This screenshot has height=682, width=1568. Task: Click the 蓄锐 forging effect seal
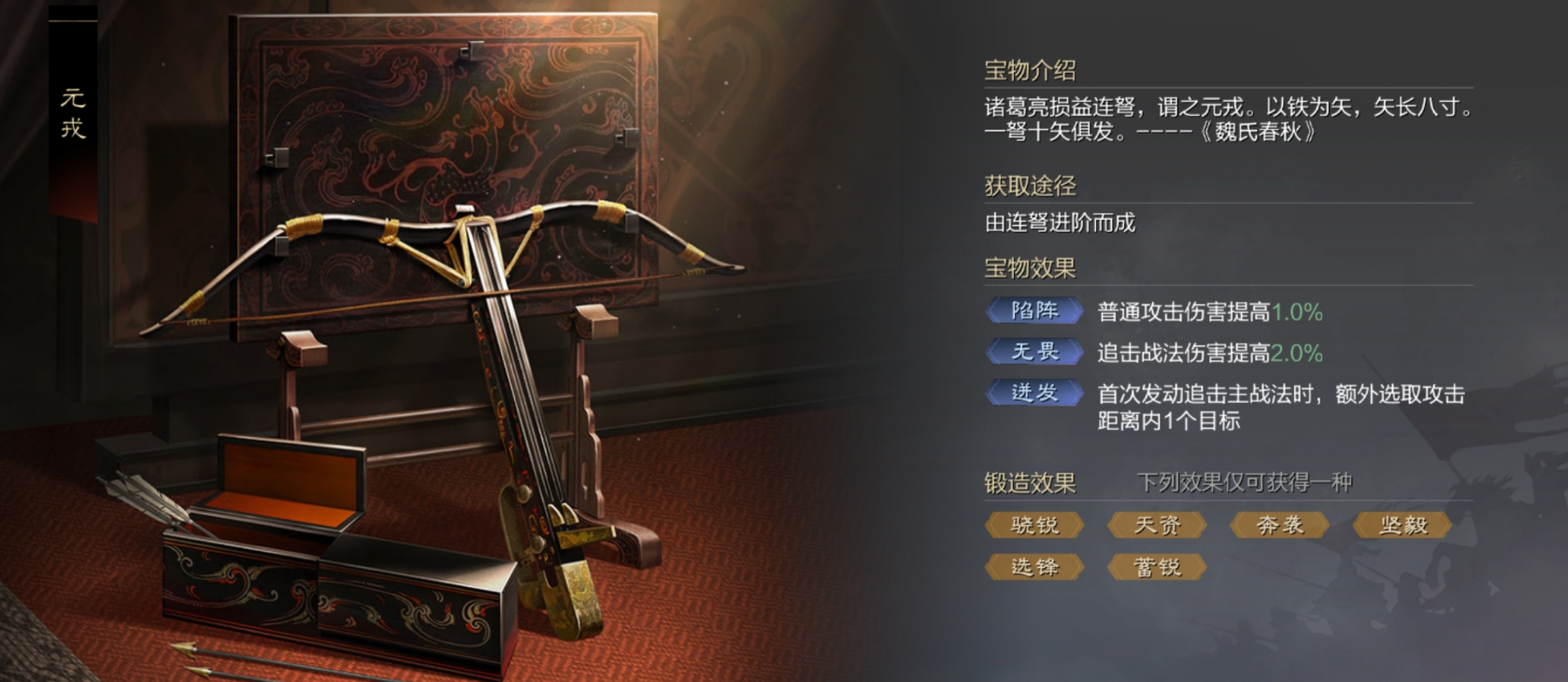click(1157, 566)
